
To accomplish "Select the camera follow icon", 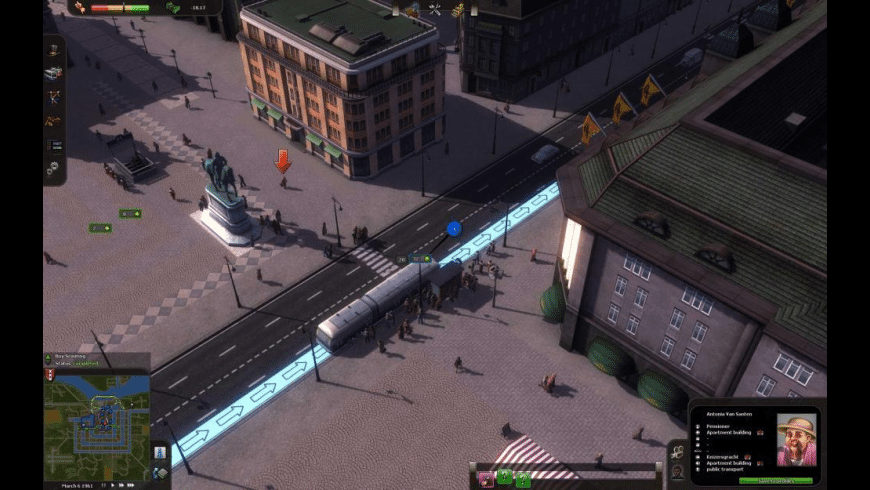I will point(677,452).
